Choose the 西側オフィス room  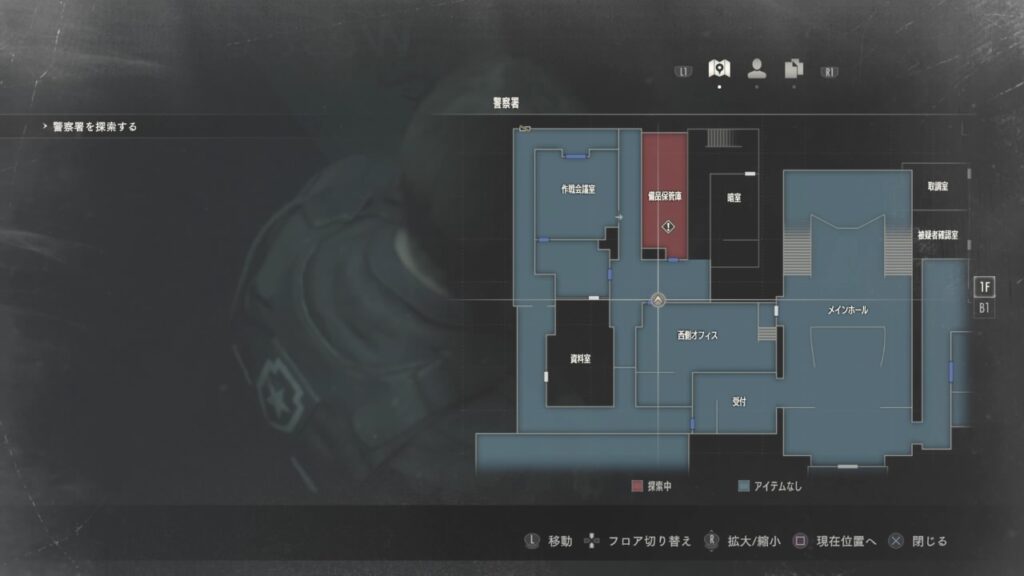(697, 336)
